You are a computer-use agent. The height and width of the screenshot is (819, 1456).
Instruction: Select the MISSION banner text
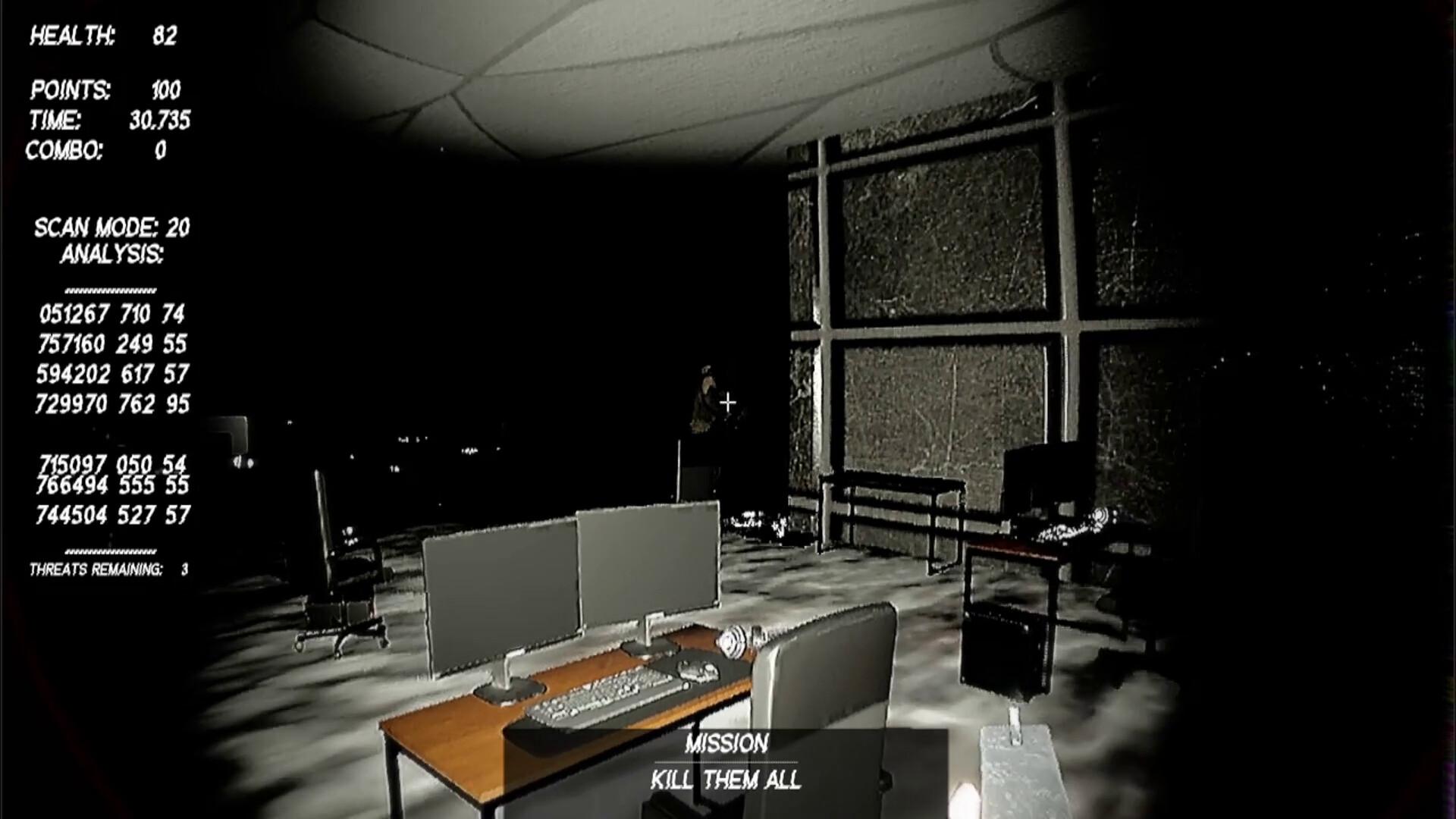point(727,743)
